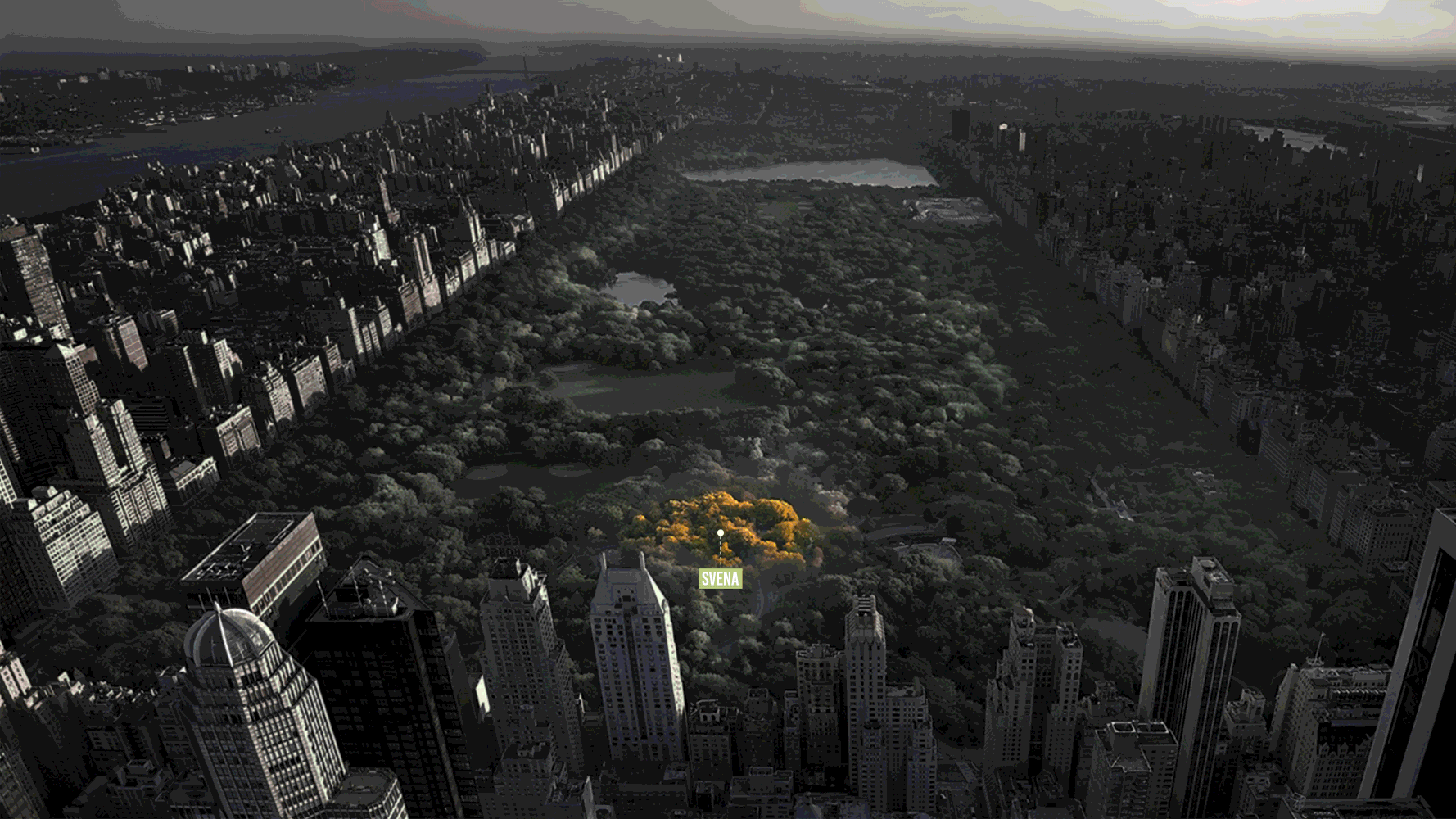Select the SVENA location label
Viewport: 1456px width, 819px height.
click(720, 579)
